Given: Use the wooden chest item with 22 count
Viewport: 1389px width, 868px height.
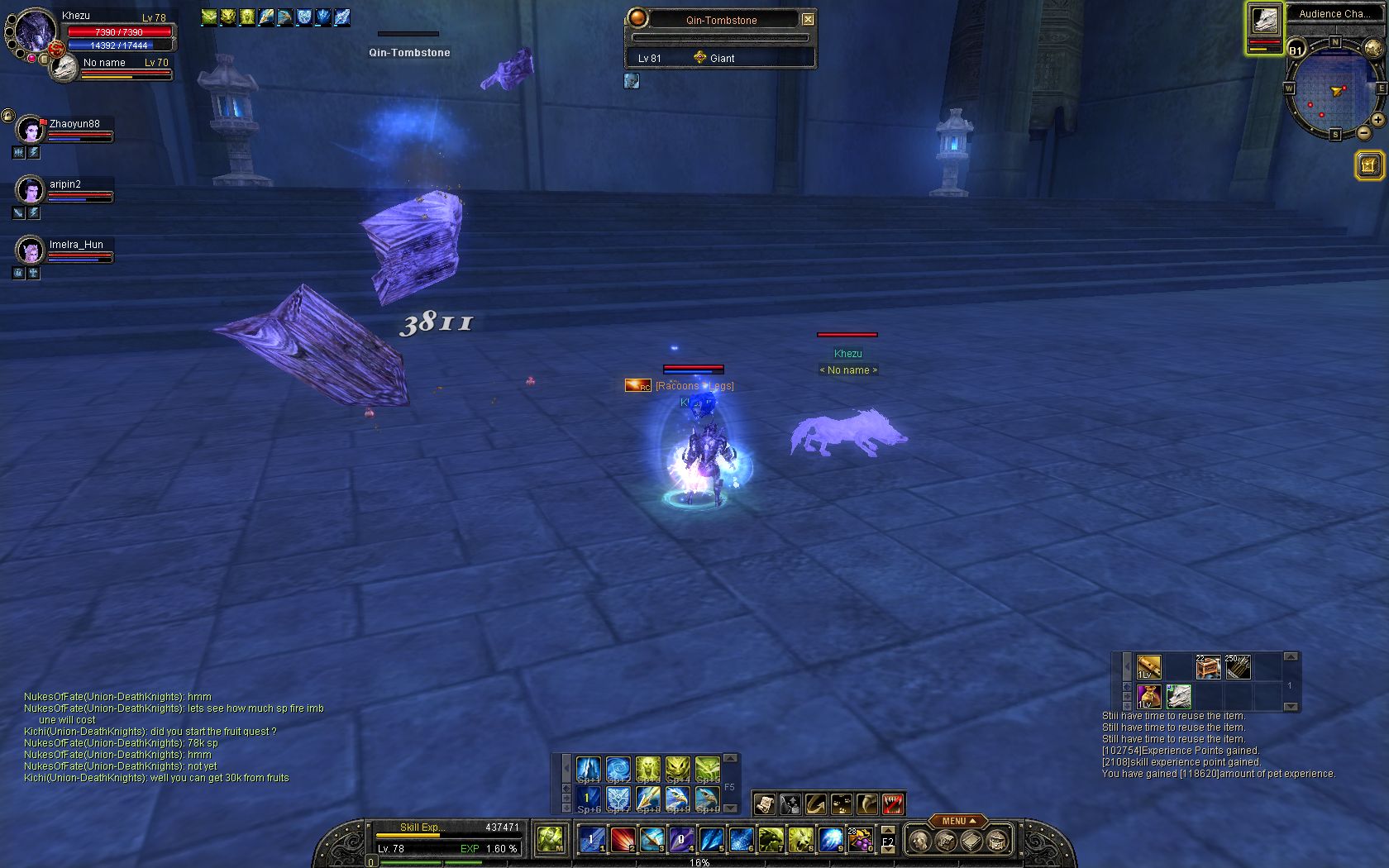Looking at the screenshot, I should tap(1208, 666).
